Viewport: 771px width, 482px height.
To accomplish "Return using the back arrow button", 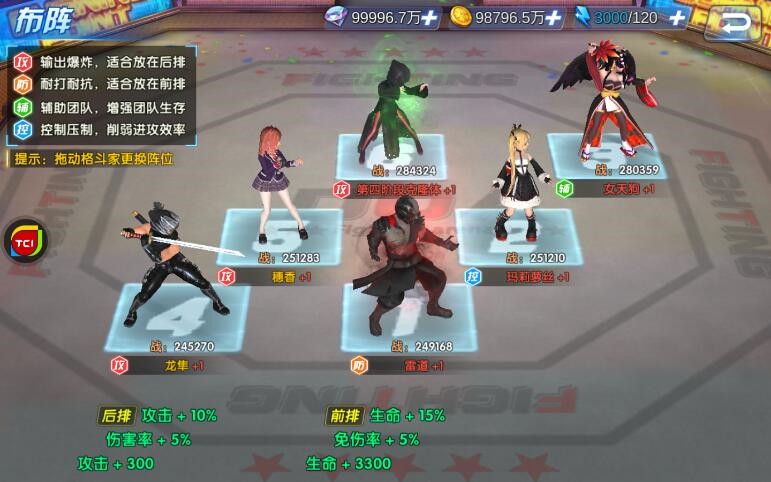I will 737,22.
